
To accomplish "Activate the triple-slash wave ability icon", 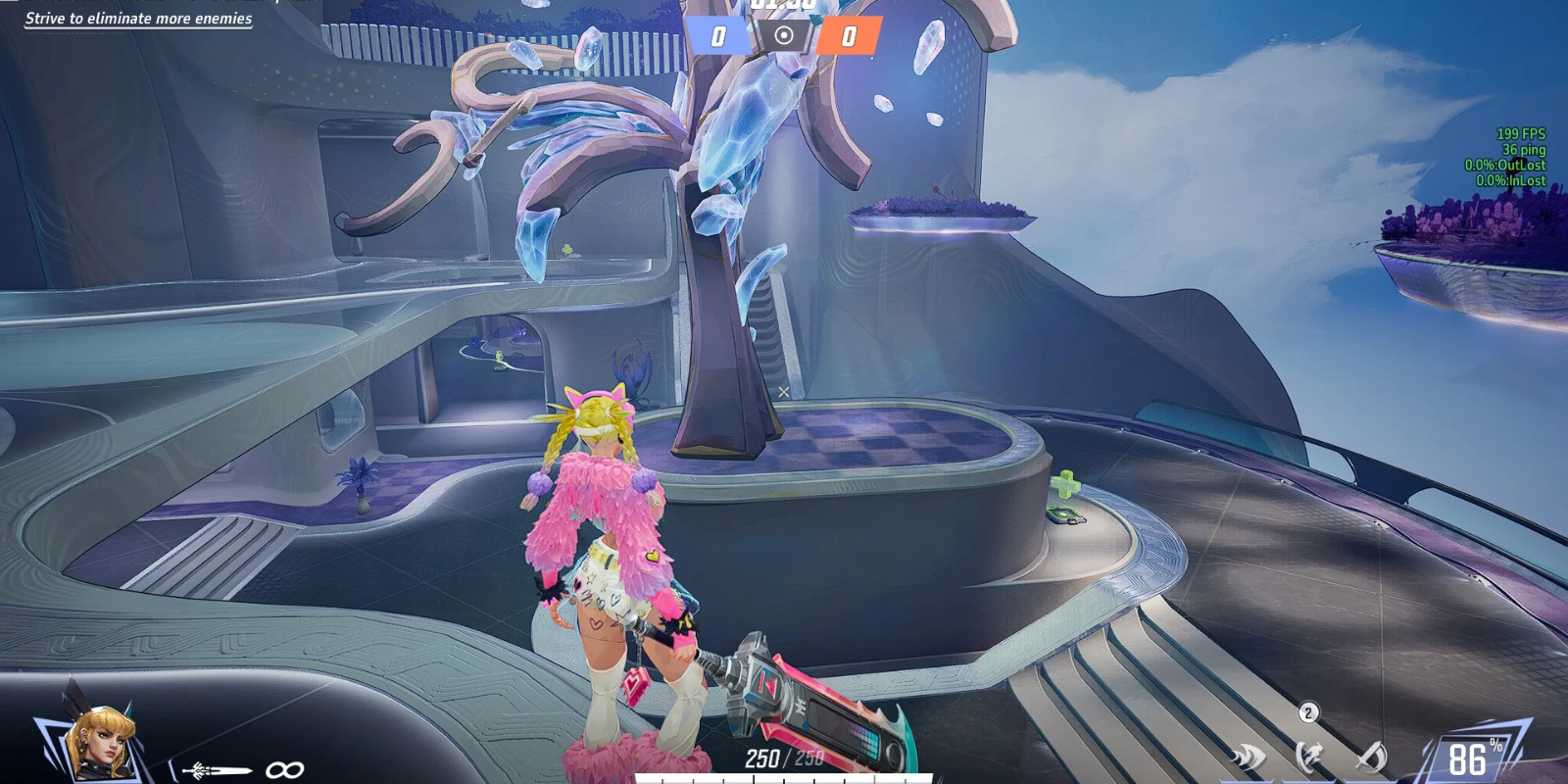I will (x=1249, y=757).
